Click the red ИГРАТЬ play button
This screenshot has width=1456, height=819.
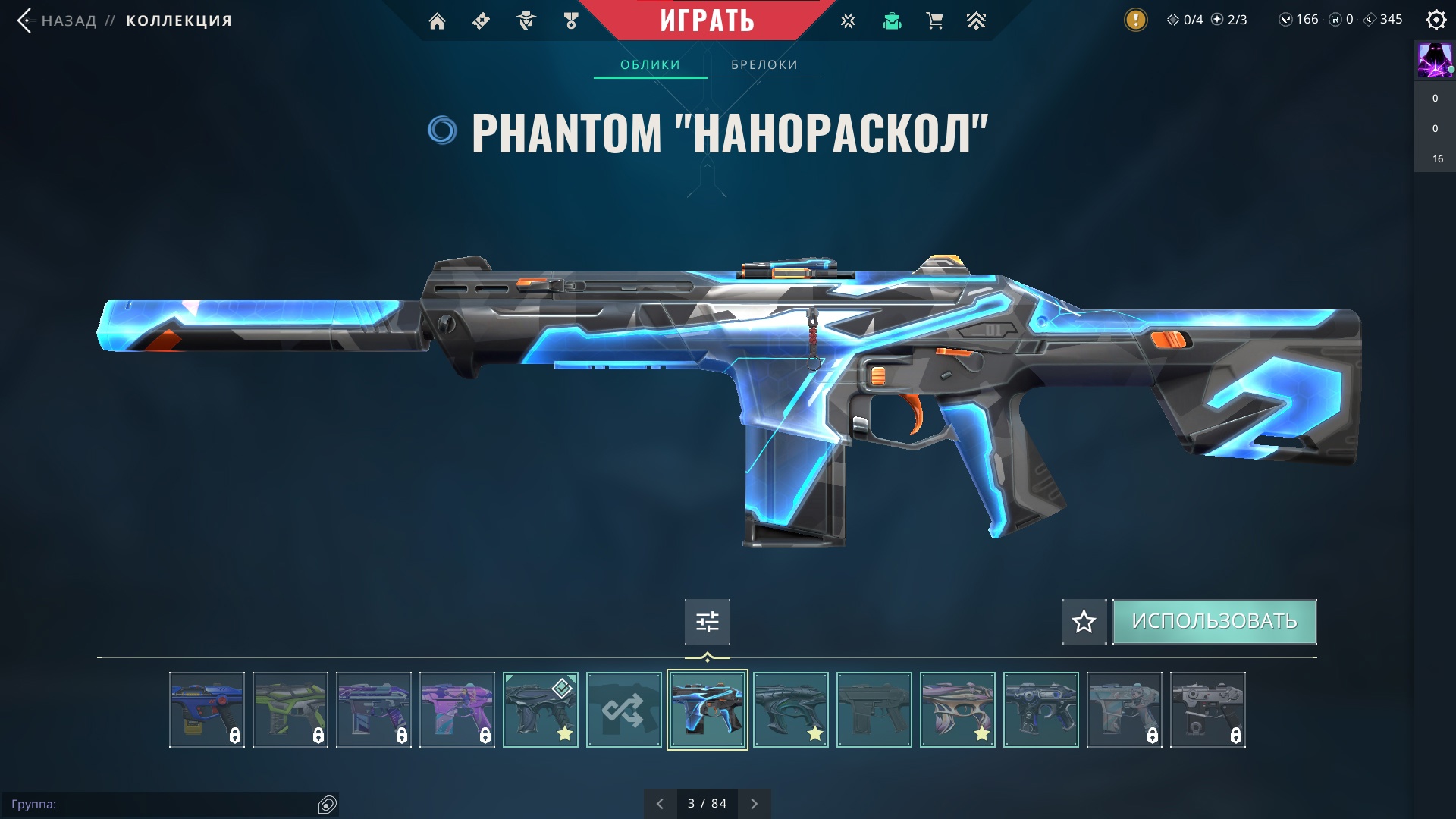point(707,20)
